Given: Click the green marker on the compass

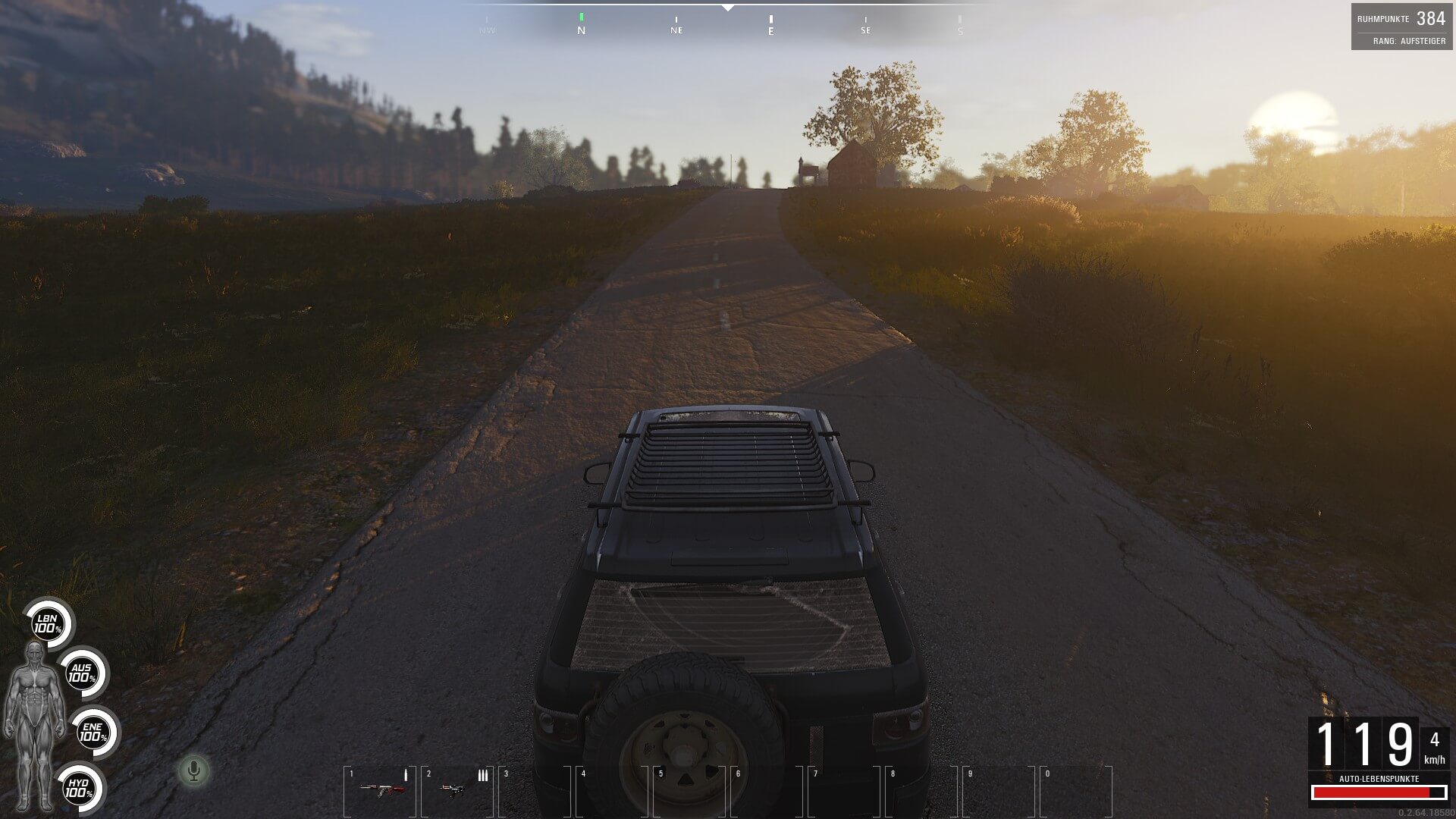Looking at the screenshot, I should pyautogui.click(x=582, y=17).
